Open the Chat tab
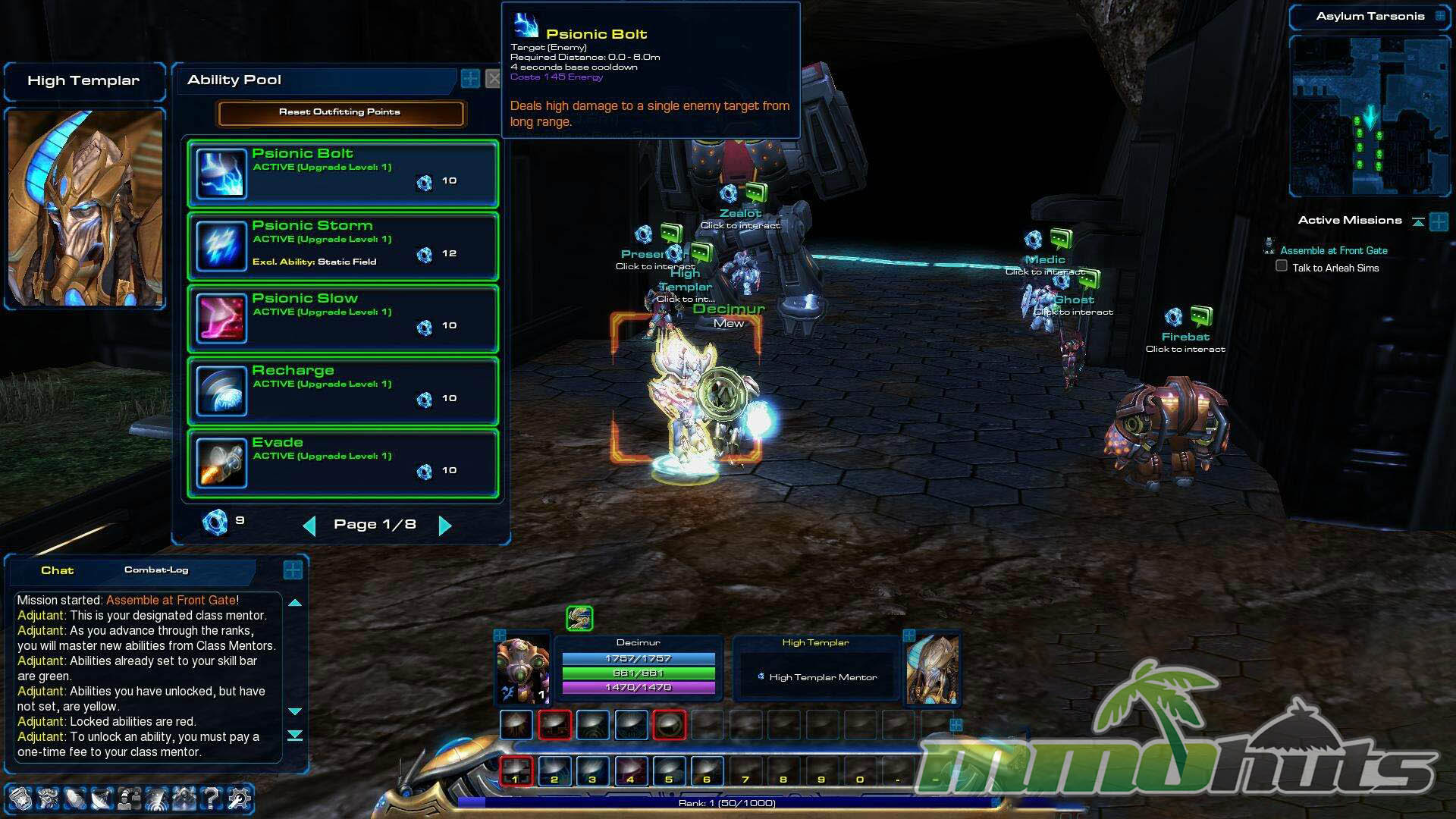 pos(57,570)
